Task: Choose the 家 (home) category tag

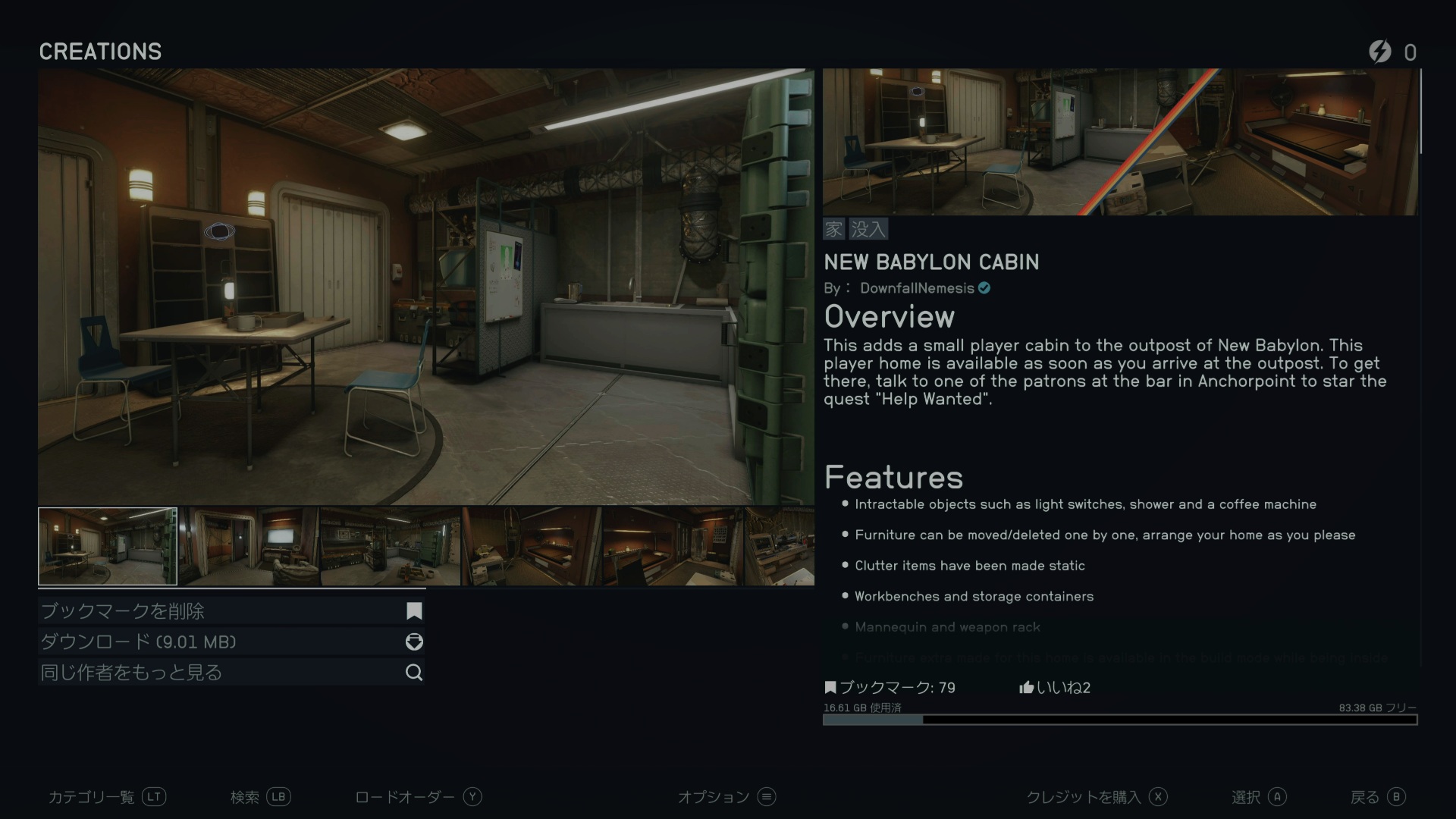Action: coord(834,229)
